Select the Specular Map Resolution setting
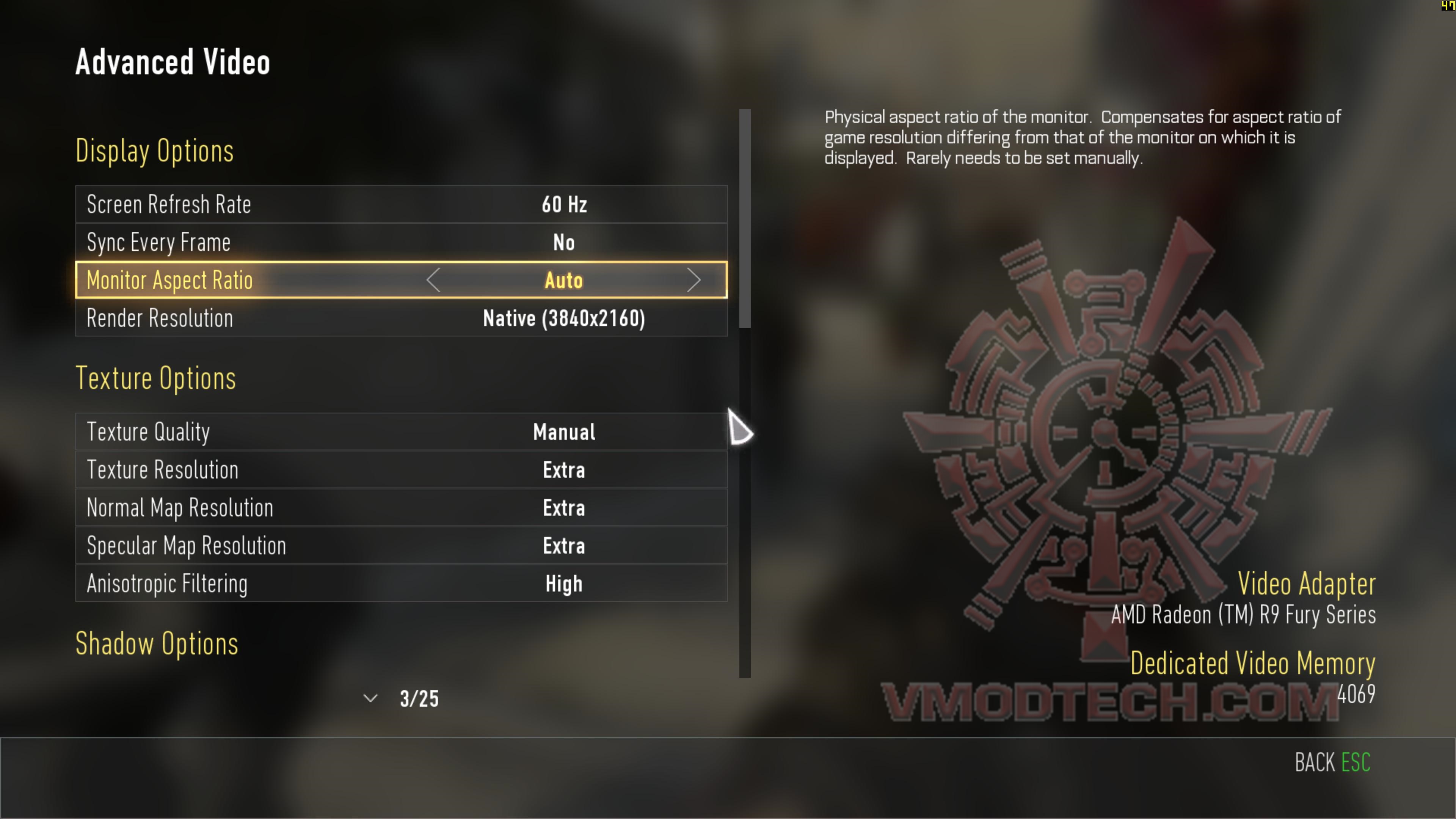 (x=401, y=546)
